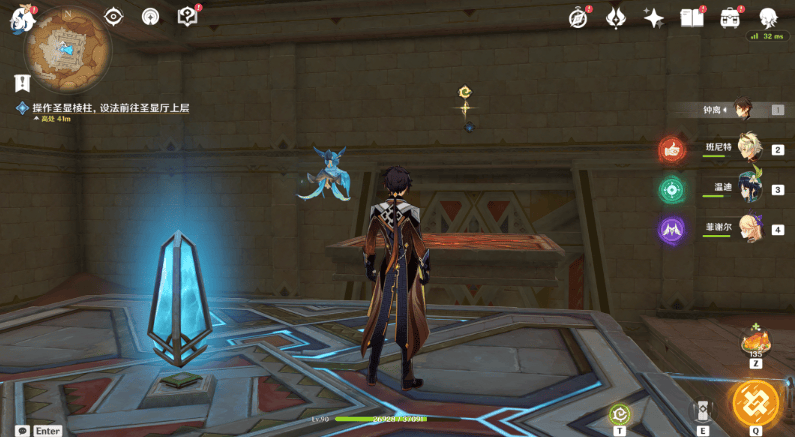The height and width of the screenshot is (437, 795).
Task: Open the Adventurer Handbook book icon
Action: [692, 17]
